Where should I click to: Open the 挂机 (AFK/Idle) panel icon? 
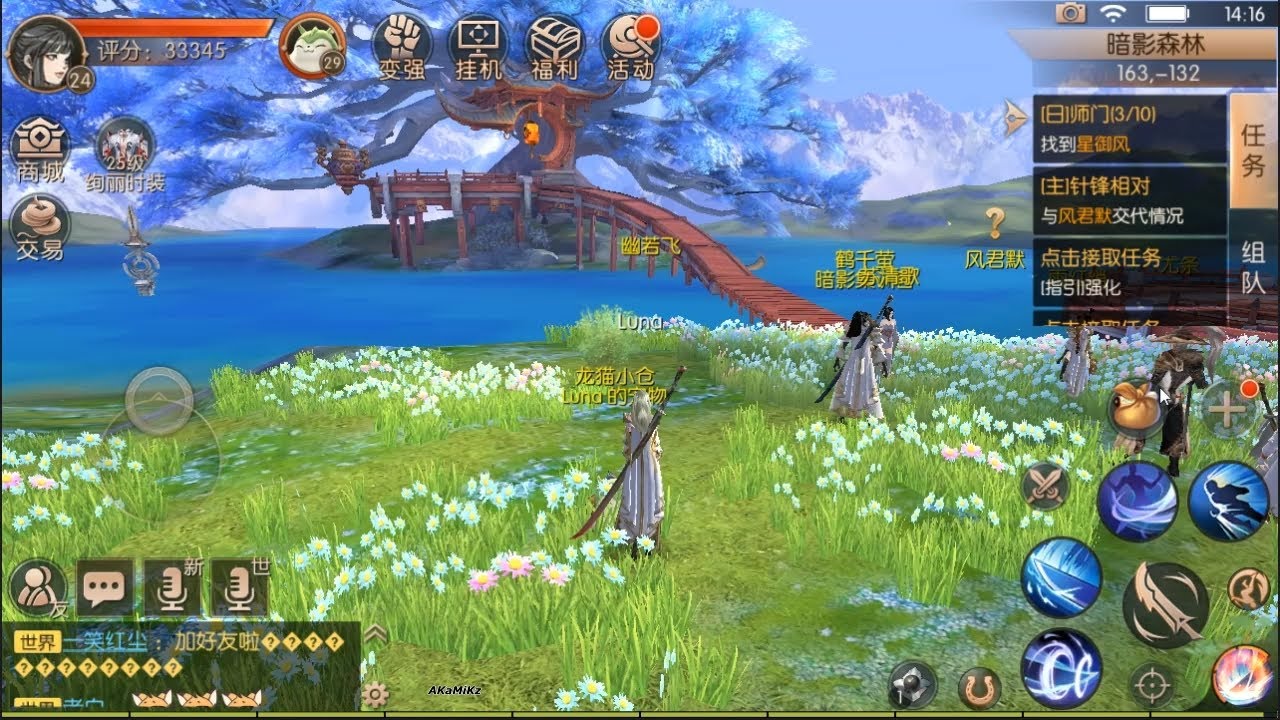click(x=478, y=42)
